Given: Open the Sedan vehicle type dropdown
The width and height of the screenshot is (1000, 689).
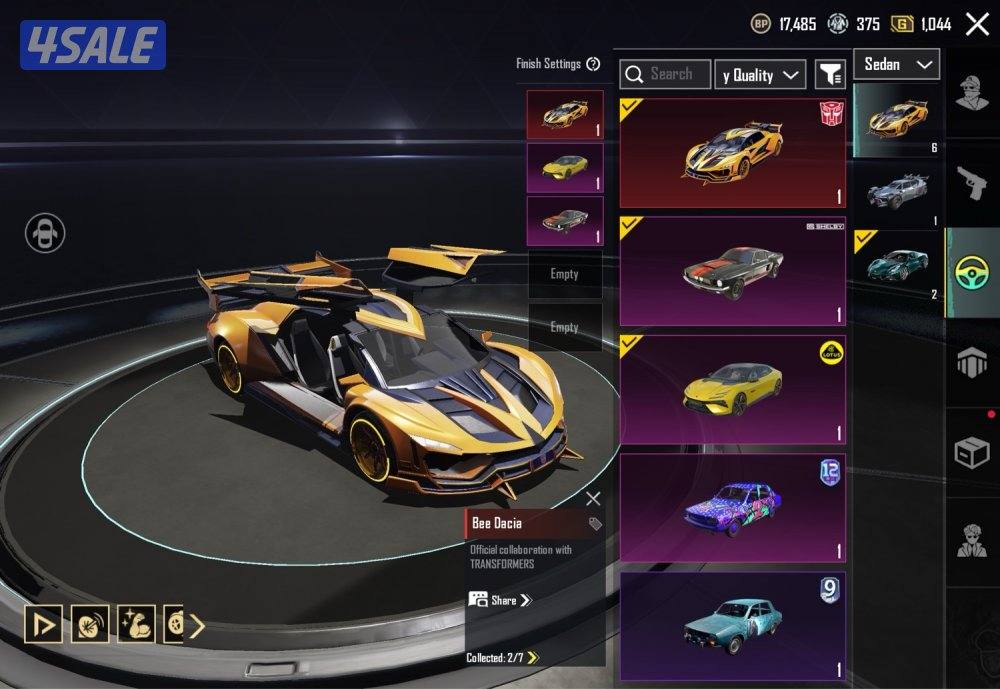Looking at the screenshot, I should pos(896,65).
